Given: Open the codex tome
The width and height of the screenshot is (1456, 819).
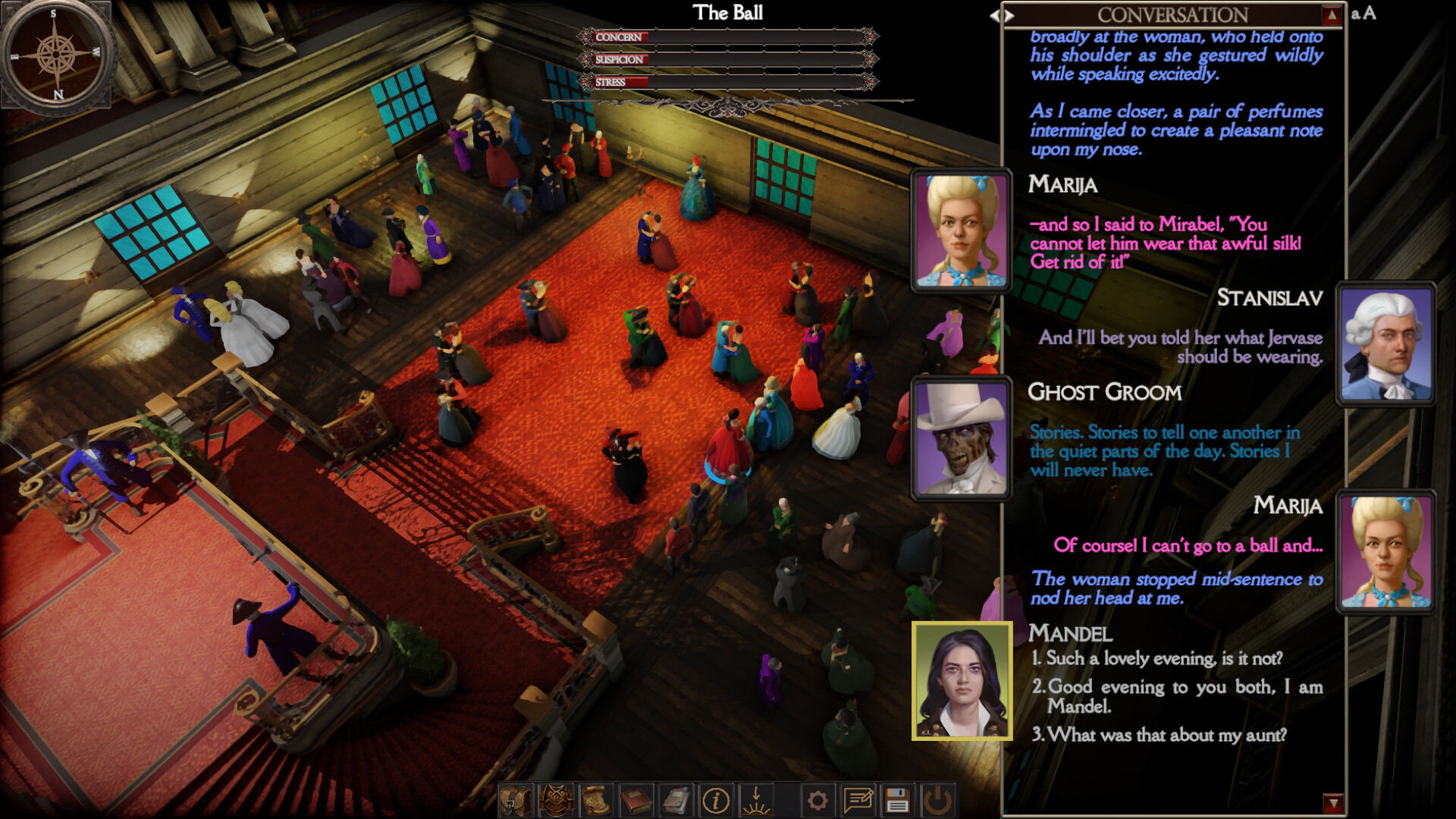Looking at the screenshot, I should (x=676, y=800).
